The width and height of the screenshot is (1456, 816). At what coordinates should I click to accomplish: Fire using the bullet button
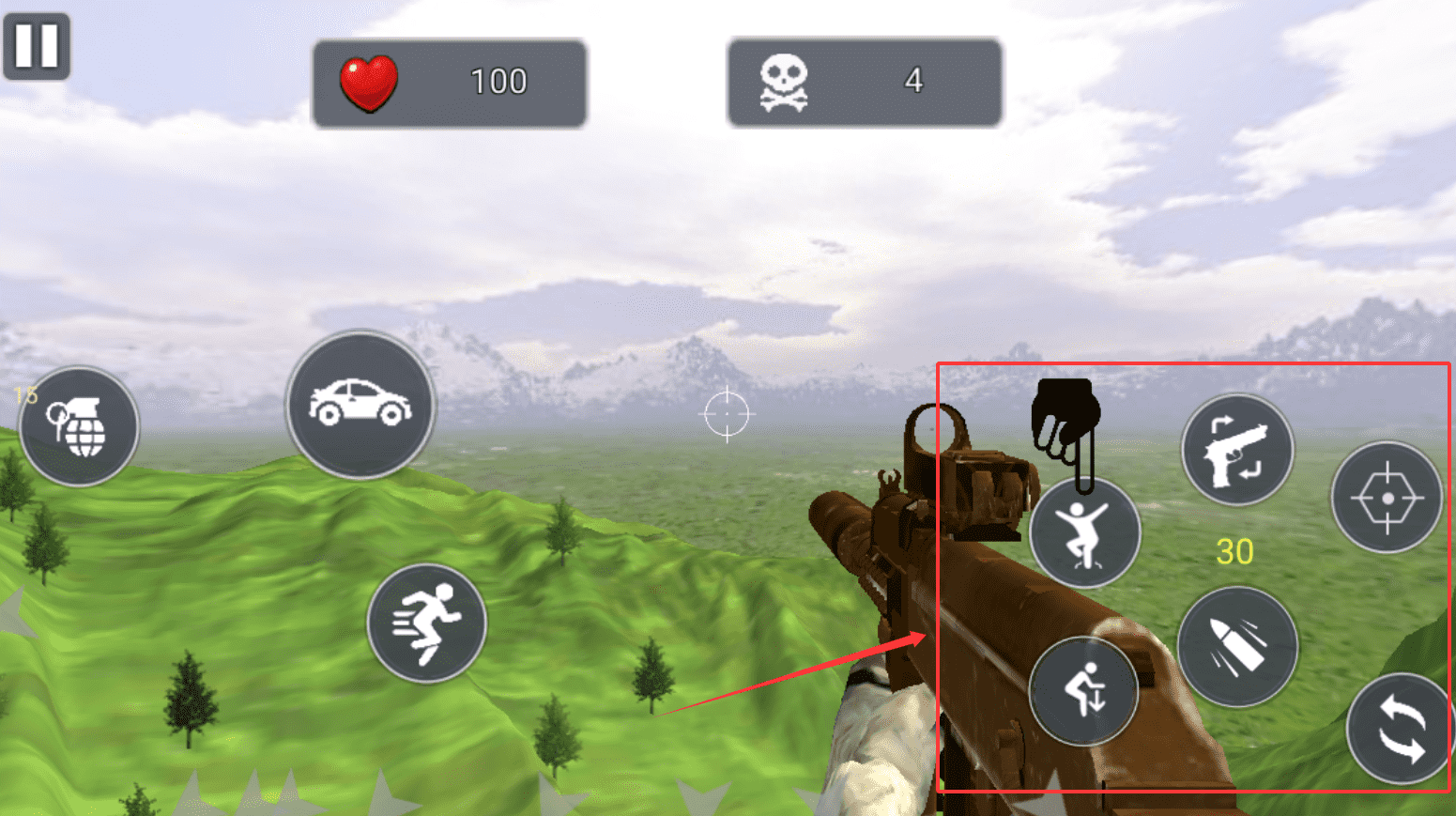[1237, 646]
